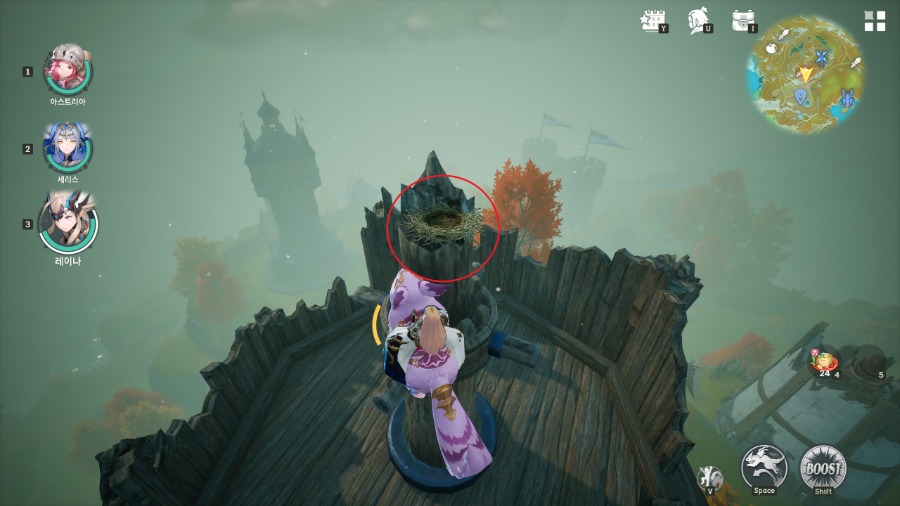This screenshot has height=506, width=900.
Task: Click the blue windmill marker on minimap
Action: 823,59
